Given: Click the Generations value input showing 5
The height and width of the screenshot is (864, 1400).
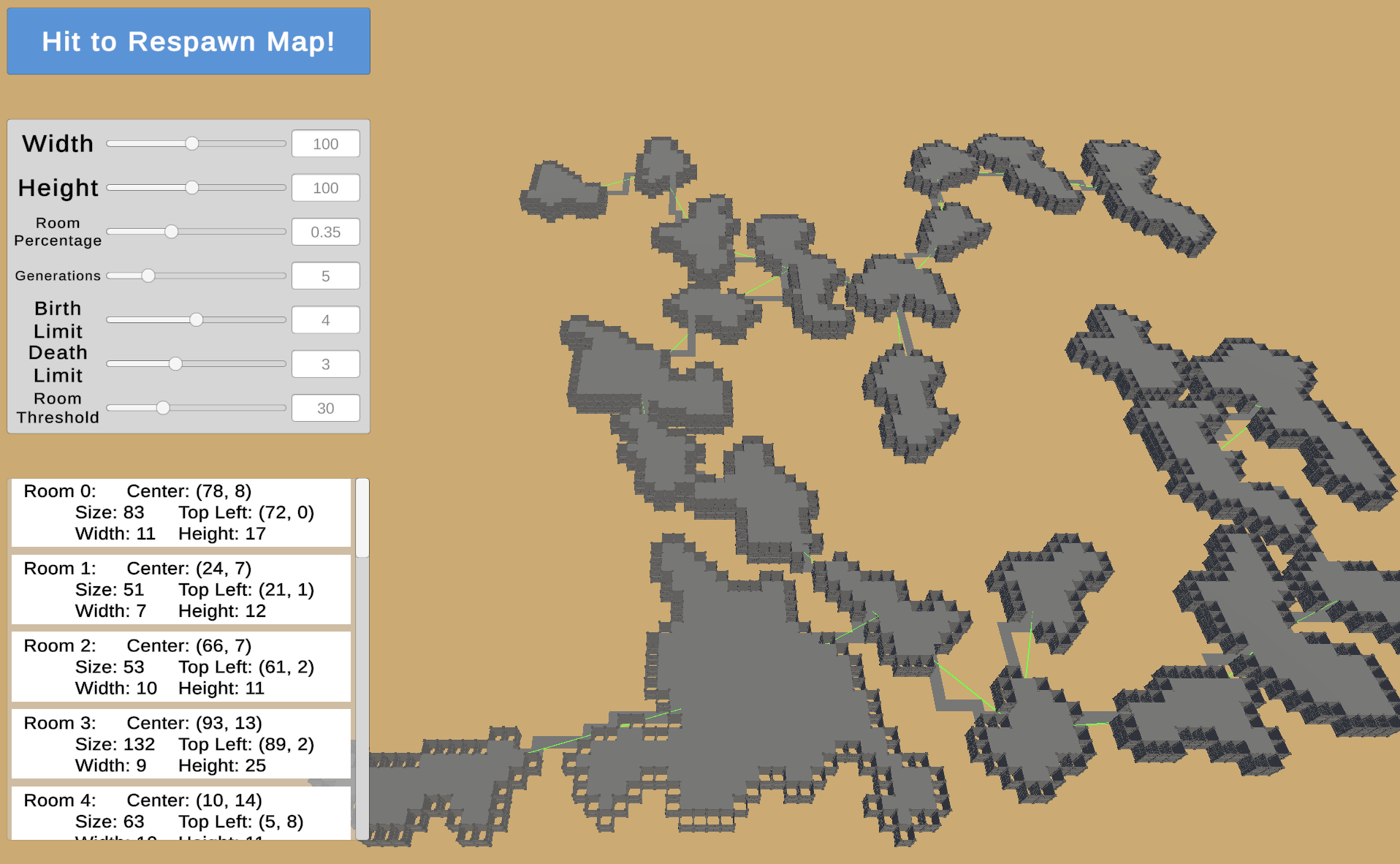Looking at the screenshot, I should 325,276.
